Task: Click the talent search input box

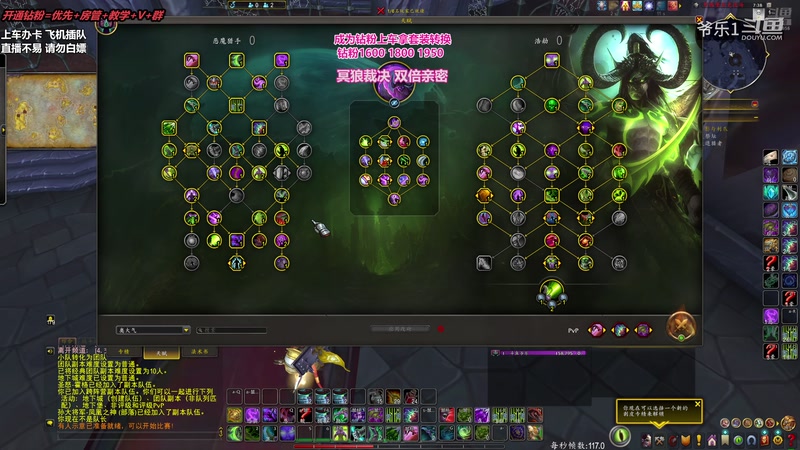Action: point(233,329)
